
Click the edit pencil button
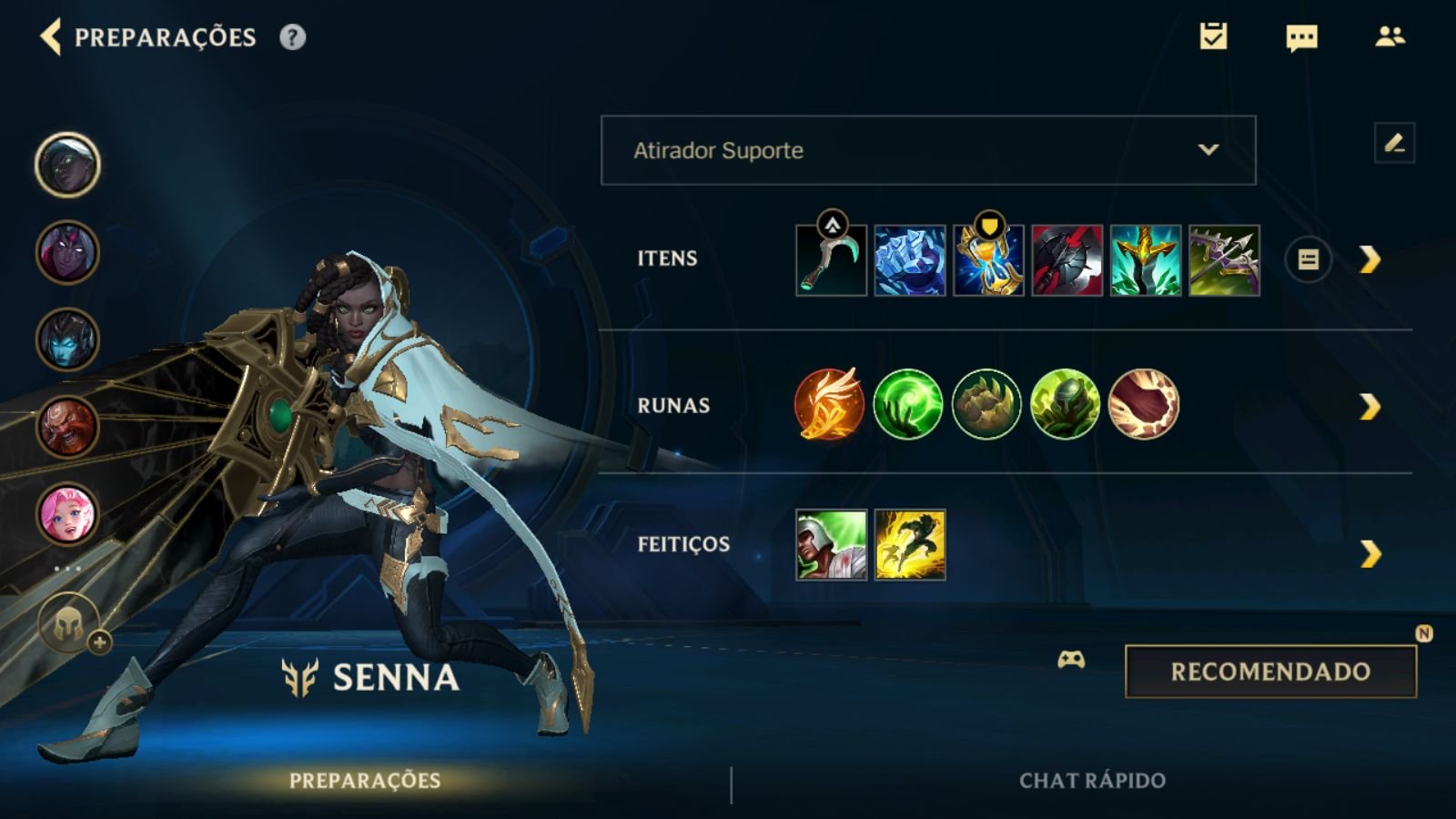pyautogui.click(x=1394, y=143)
